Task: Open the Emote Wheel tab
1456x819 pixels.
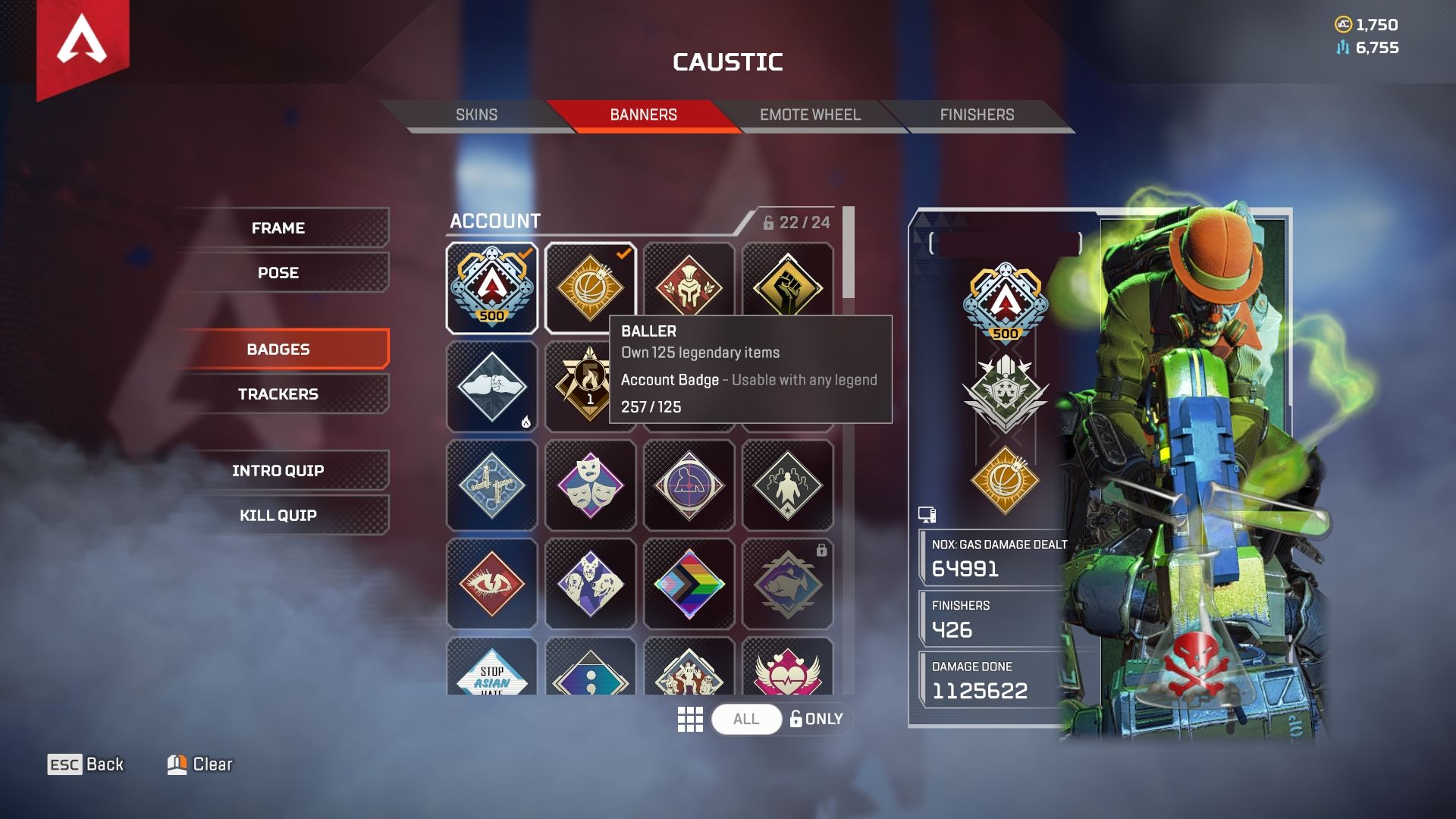Action: tap(810, 115)
